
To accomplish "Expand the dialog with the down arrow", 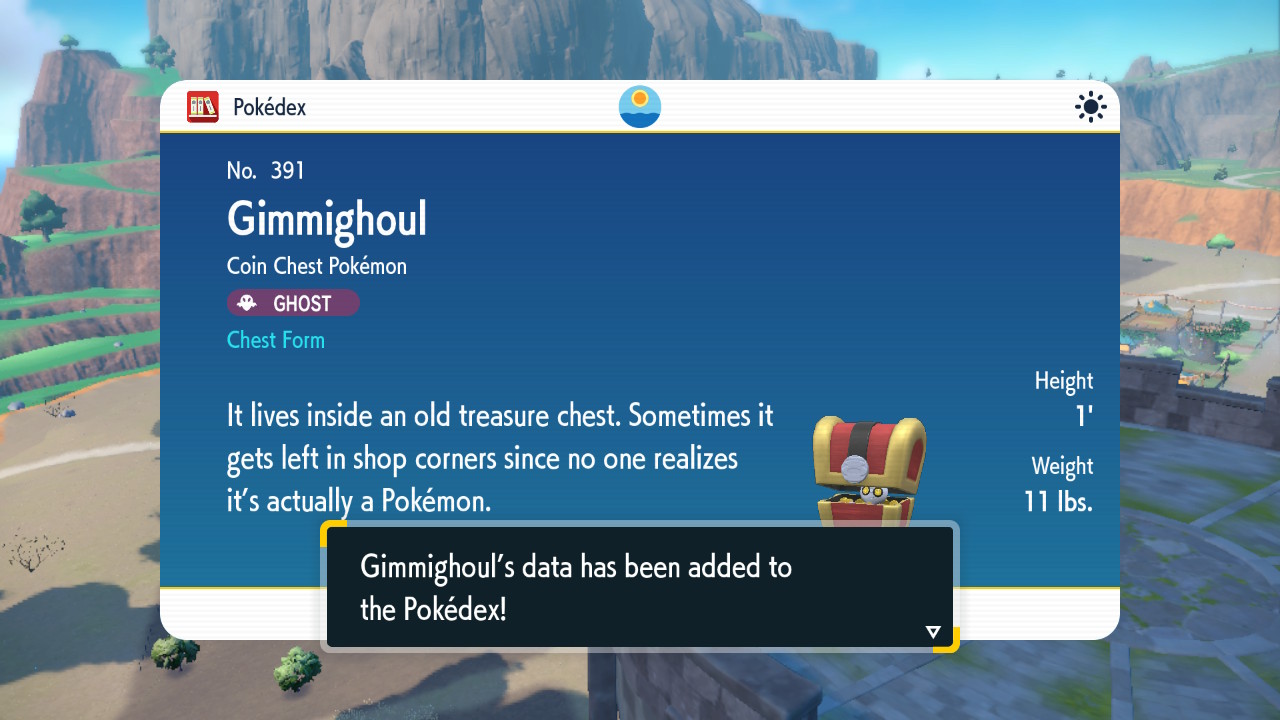I will pyautogui.click(x=931, y=631).
